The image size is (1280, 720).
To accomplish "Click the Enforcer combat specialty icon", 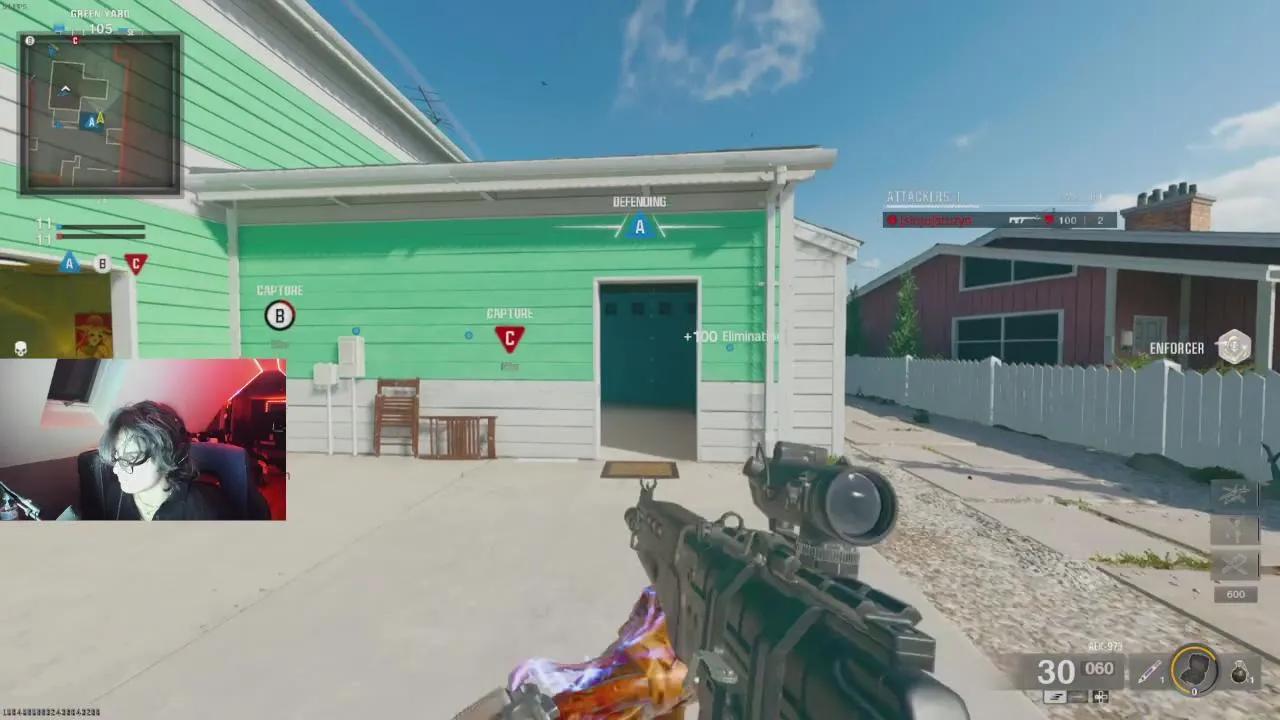I will coord(1233,347).
